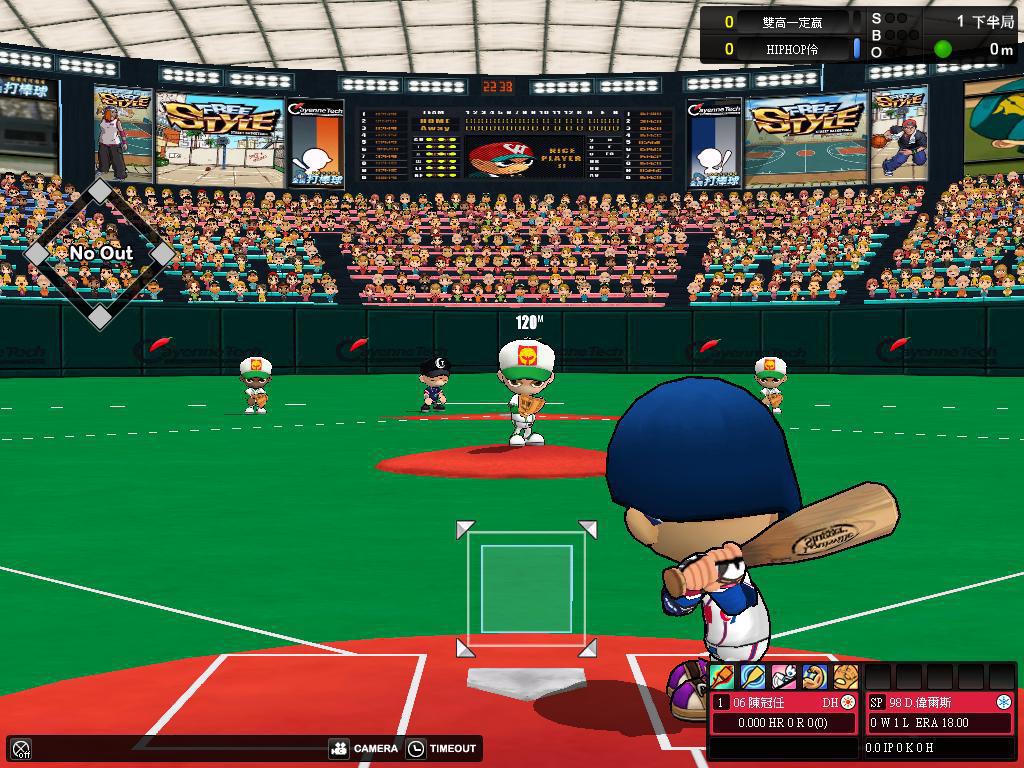
Task: Click inside the strike zone box
Action: (526, 589)
